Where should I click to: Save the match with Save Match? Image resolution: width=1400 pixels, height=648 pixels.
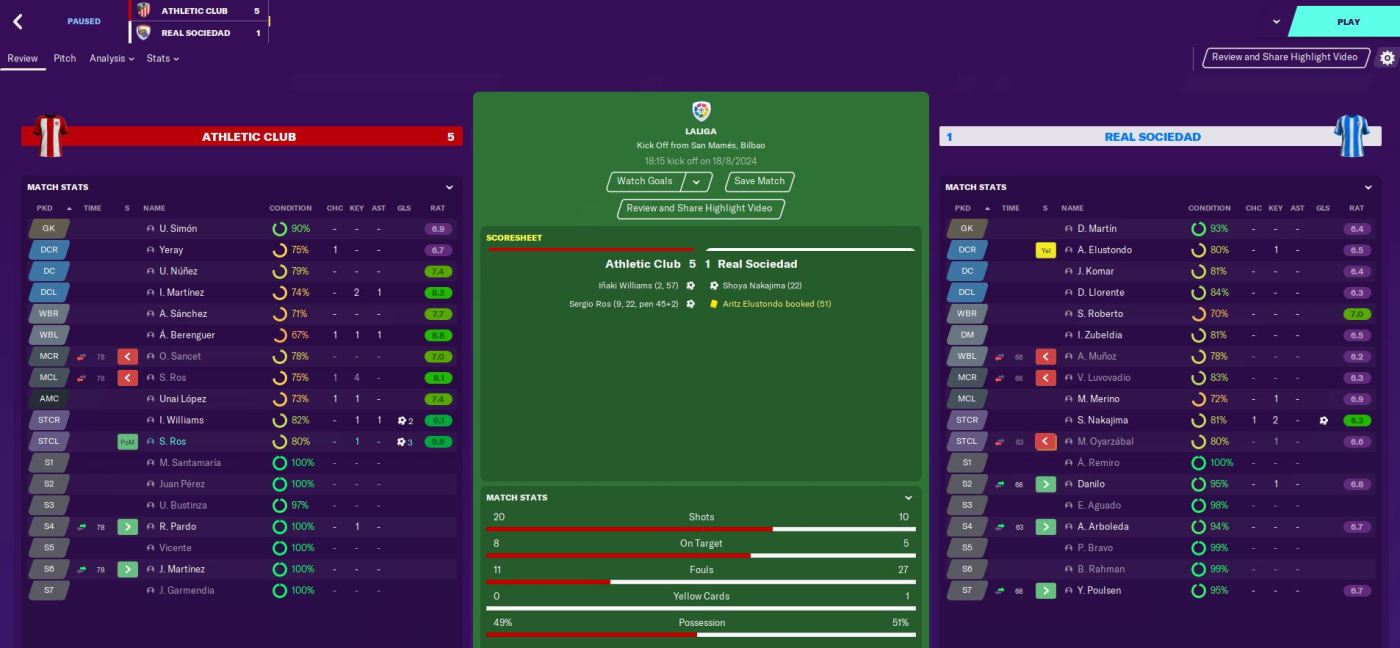coord(759,181)
